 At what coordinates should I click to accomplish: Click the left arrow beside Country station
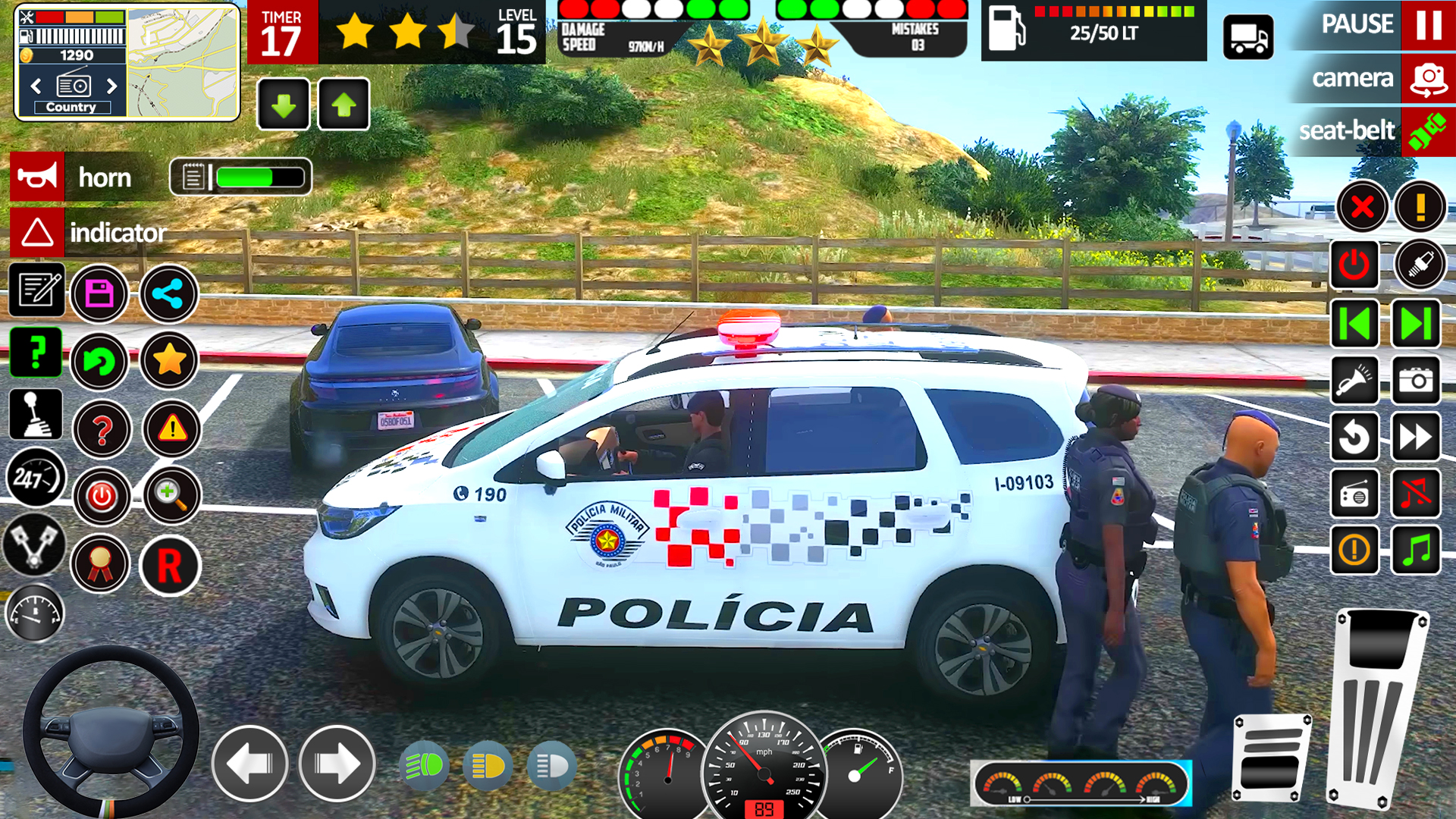[36, 86]
